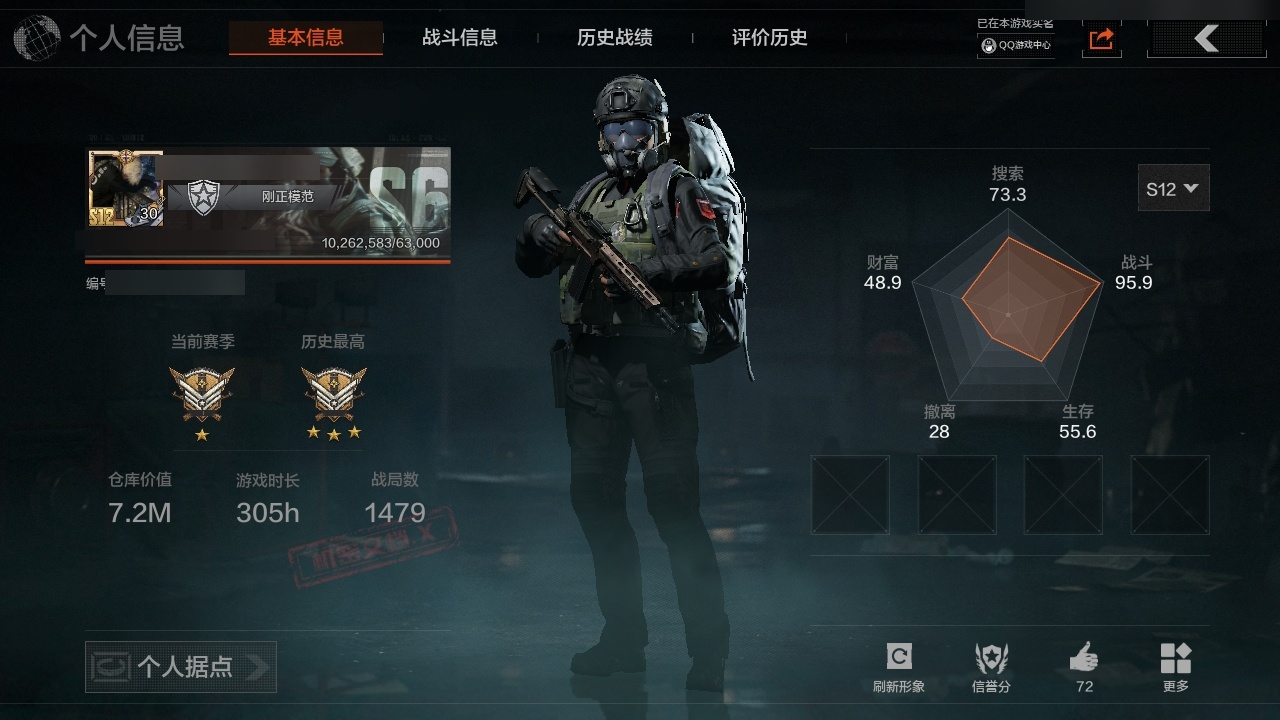Screen dimensions: 1280x720
Task: Refresh appearance with 刷新形象
Action: [899, 667]
